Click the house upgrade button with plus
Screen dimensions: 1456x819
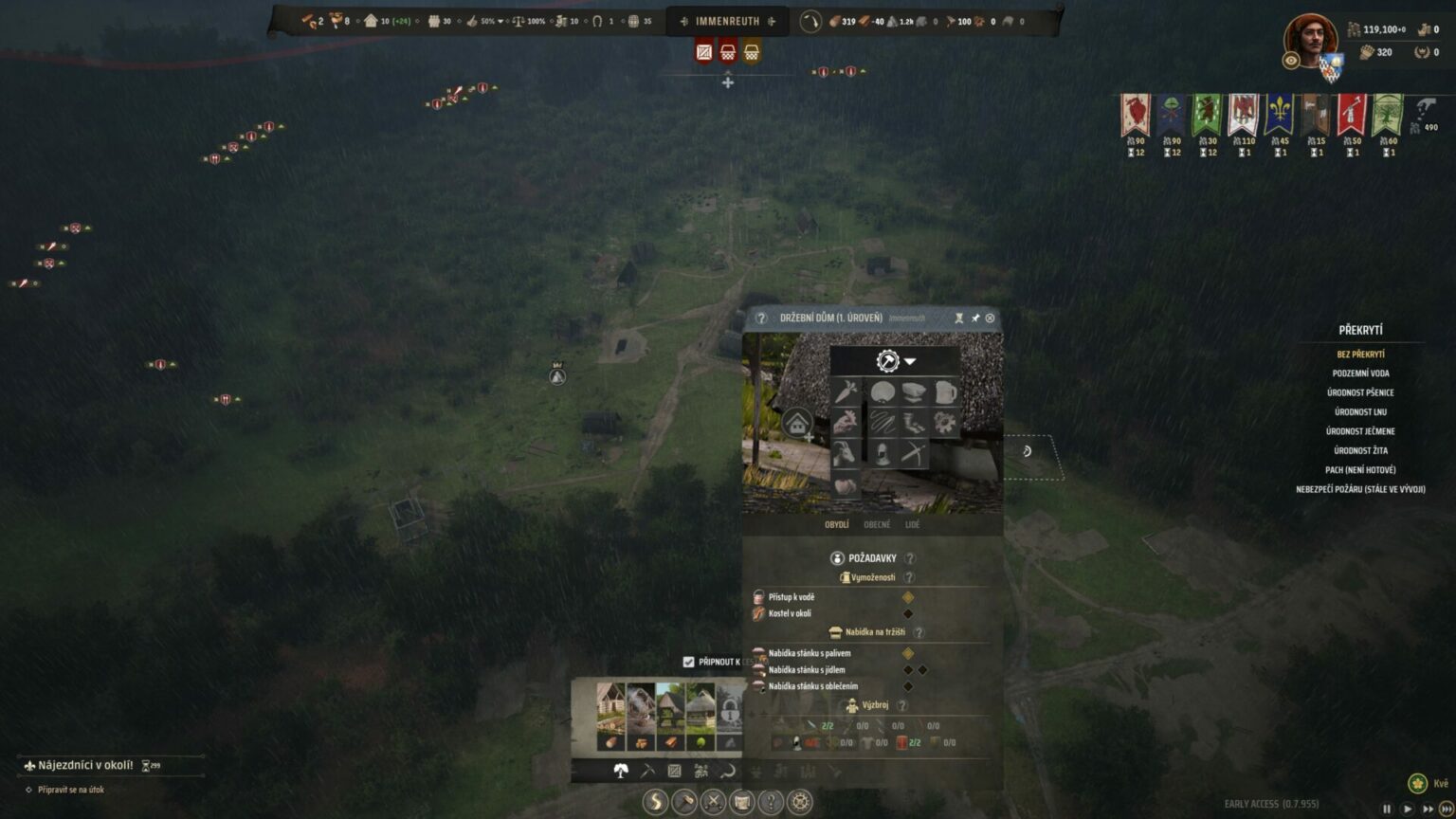(x=798, y=425)
